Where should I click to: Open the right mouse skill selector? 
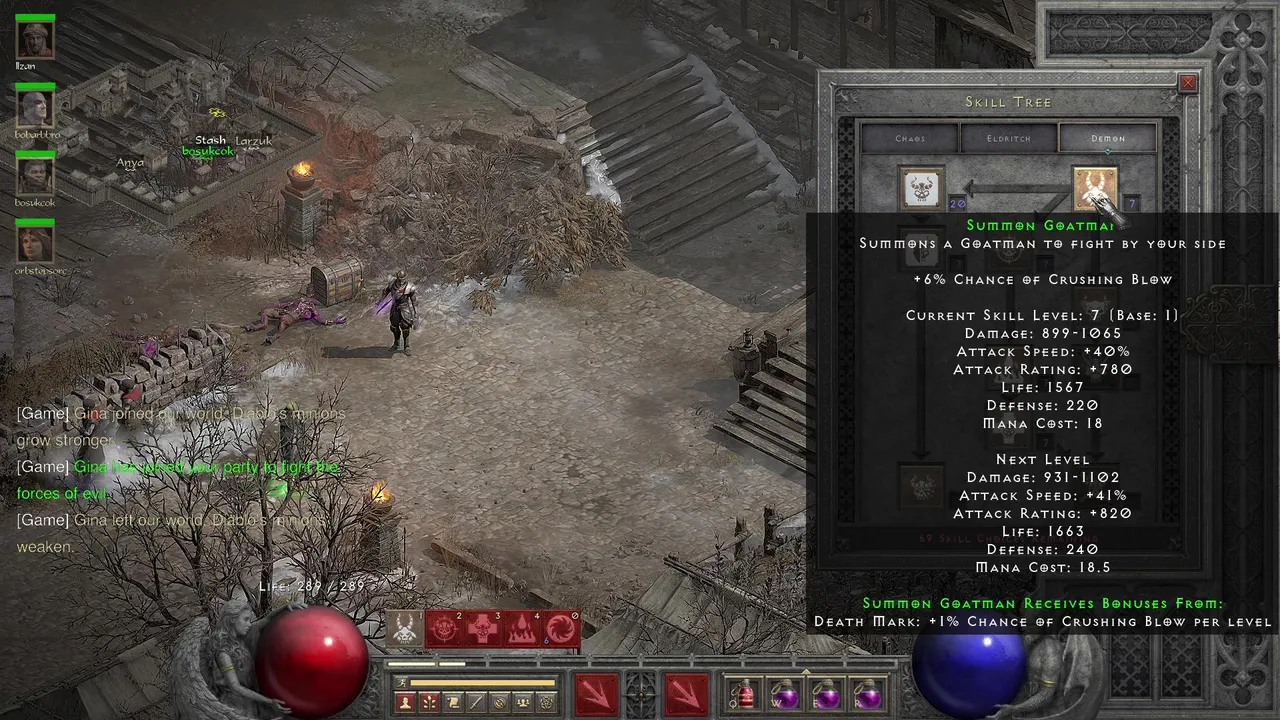(x=685, y=693)
